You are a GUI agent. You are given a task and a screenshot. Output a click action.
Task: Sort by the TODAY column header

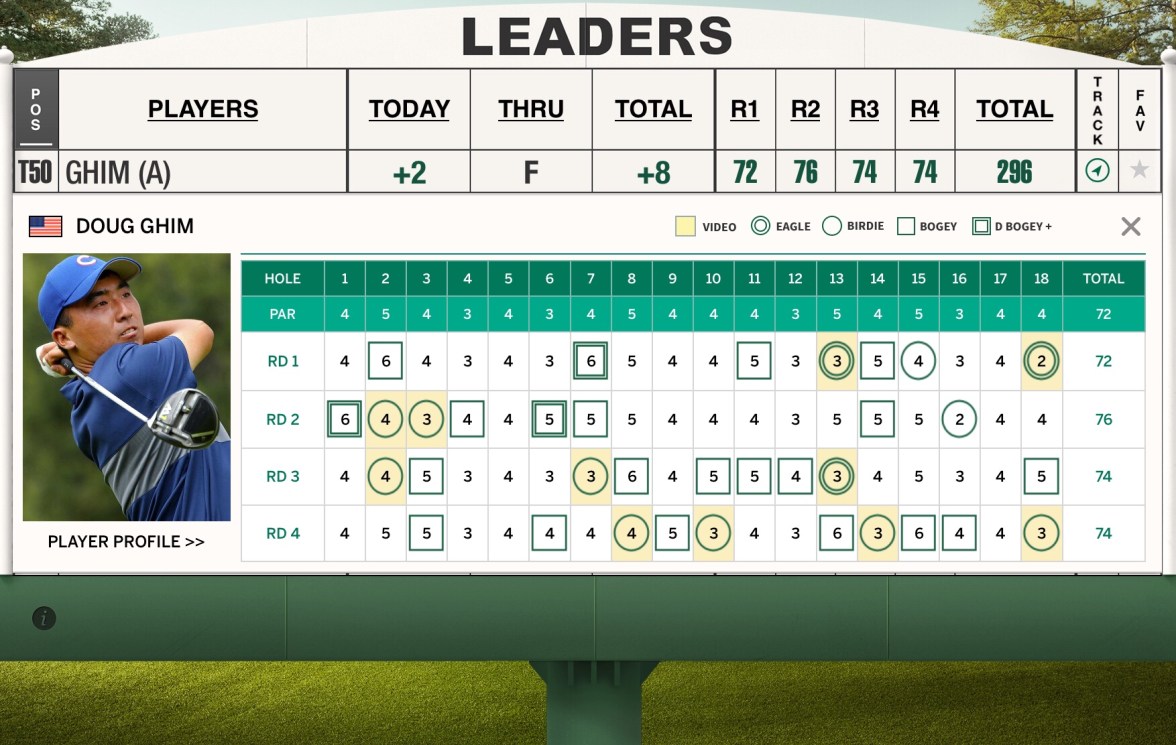click(409, 109)
